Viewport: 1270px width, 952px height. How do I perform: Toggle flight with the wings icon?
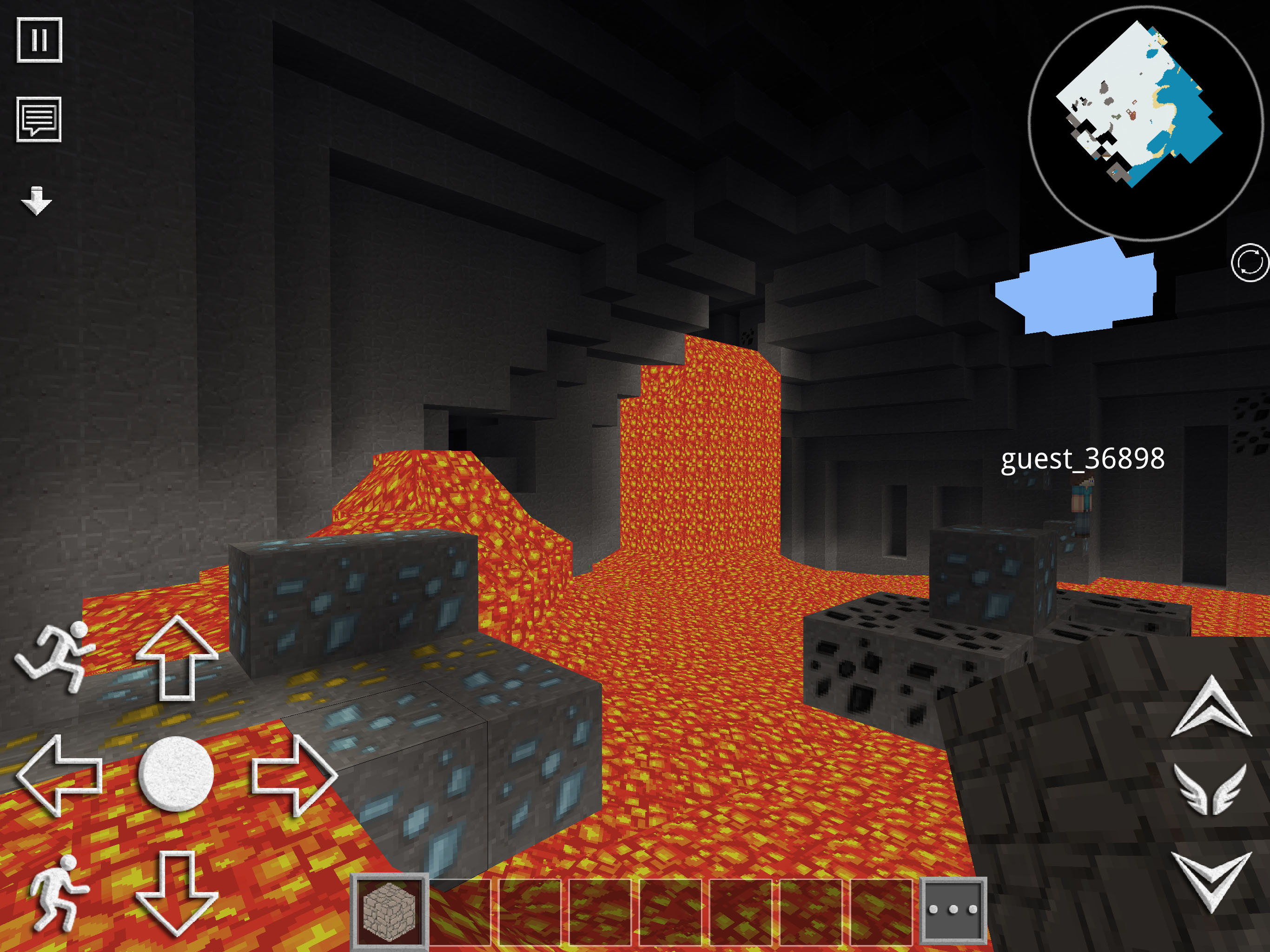1211,789
